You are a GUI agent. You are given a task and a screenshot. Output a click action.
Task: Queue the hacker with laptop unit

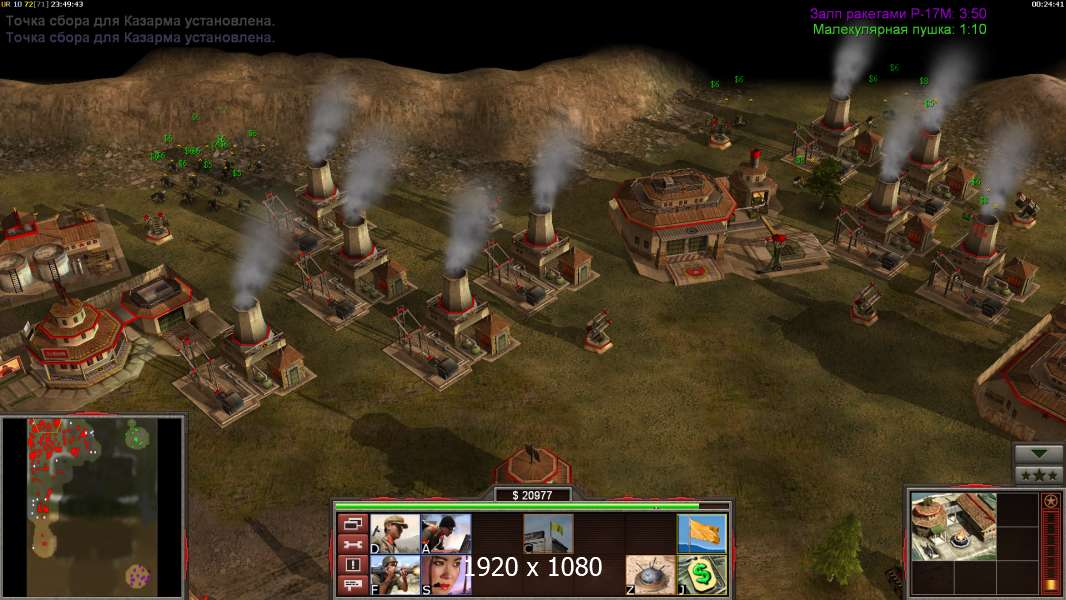pyautogui.click(x=446, y=534)
